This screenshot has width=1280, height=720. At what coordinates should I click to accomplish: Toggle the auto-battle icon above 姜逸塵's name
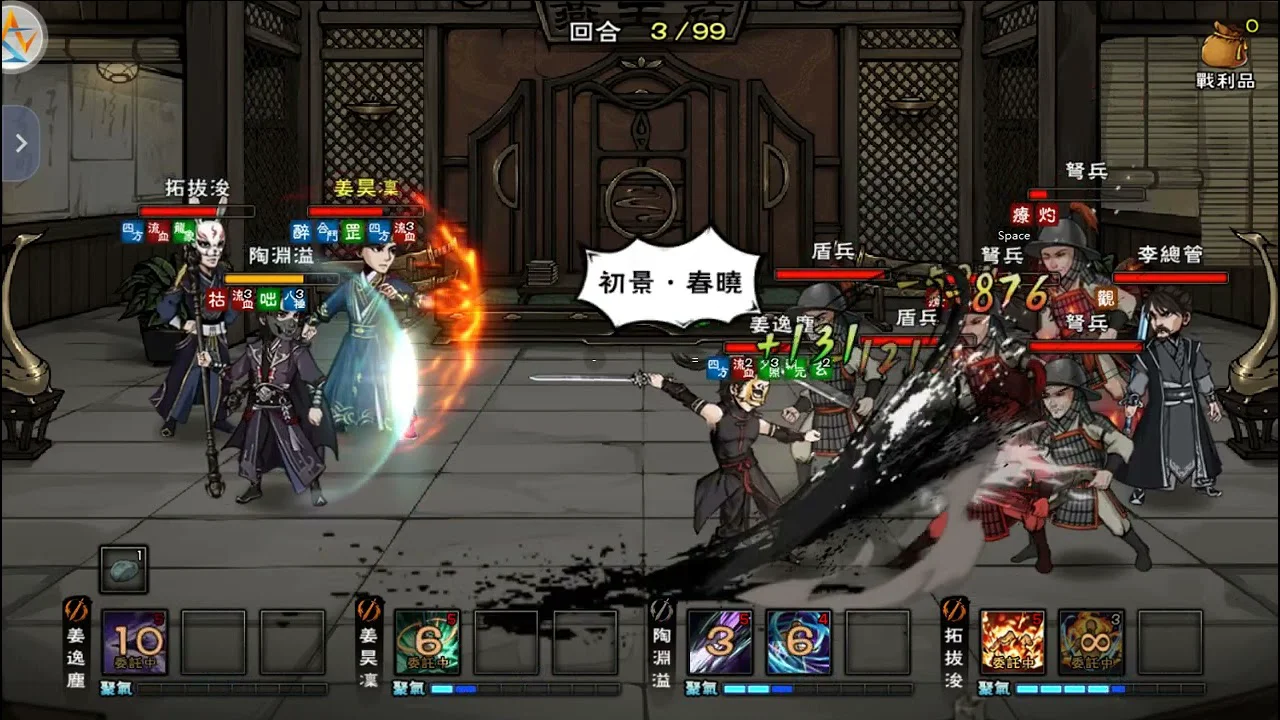(x=77, y=611)
